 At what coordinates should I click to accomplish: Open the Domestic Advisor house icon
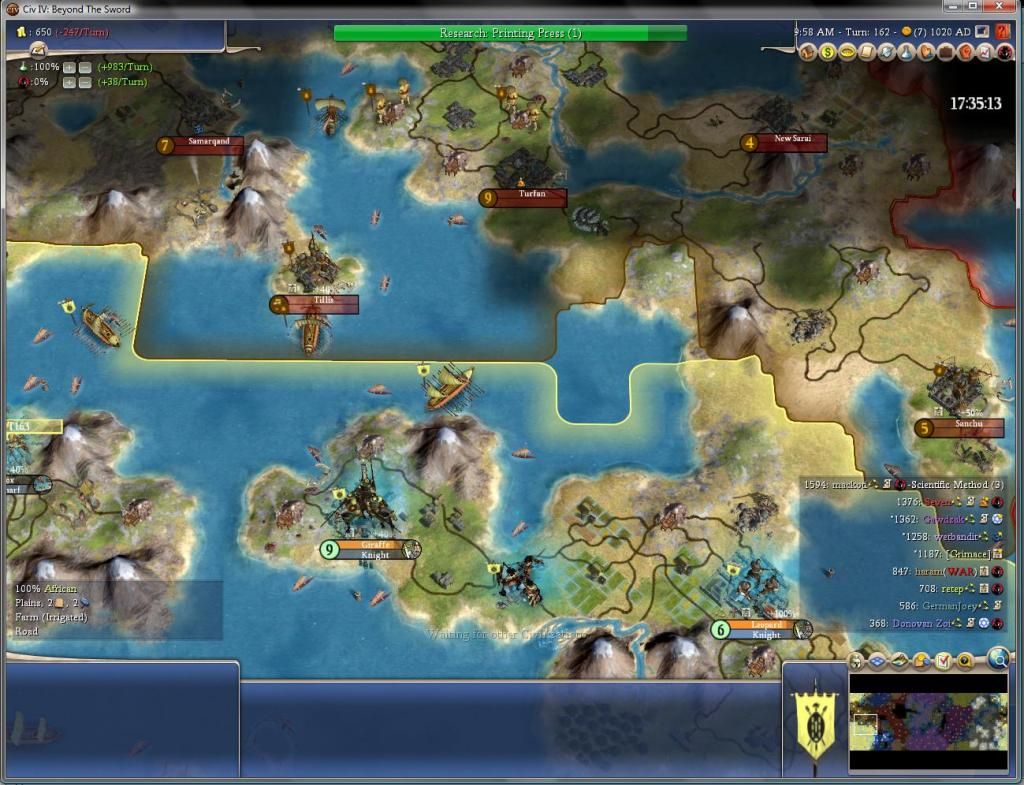(x=808, y=52)
